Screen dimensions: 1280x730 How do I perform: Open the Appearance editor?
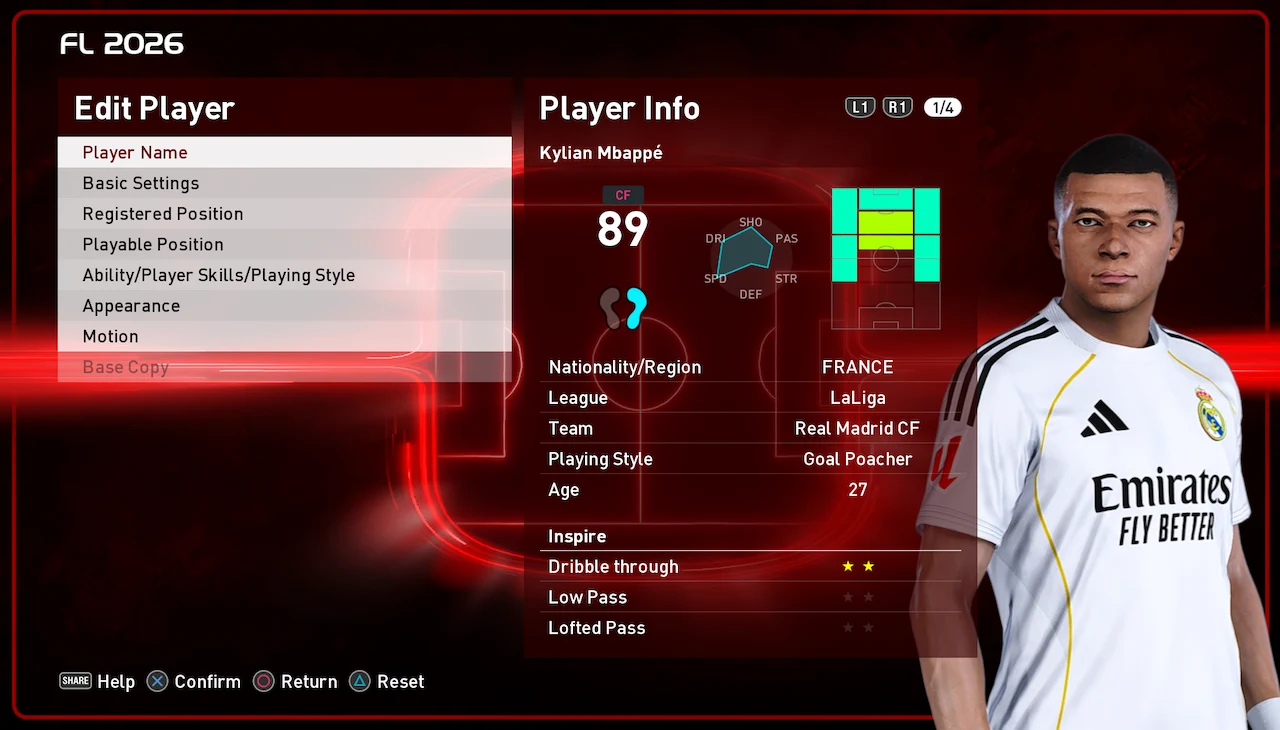(284, 306)
